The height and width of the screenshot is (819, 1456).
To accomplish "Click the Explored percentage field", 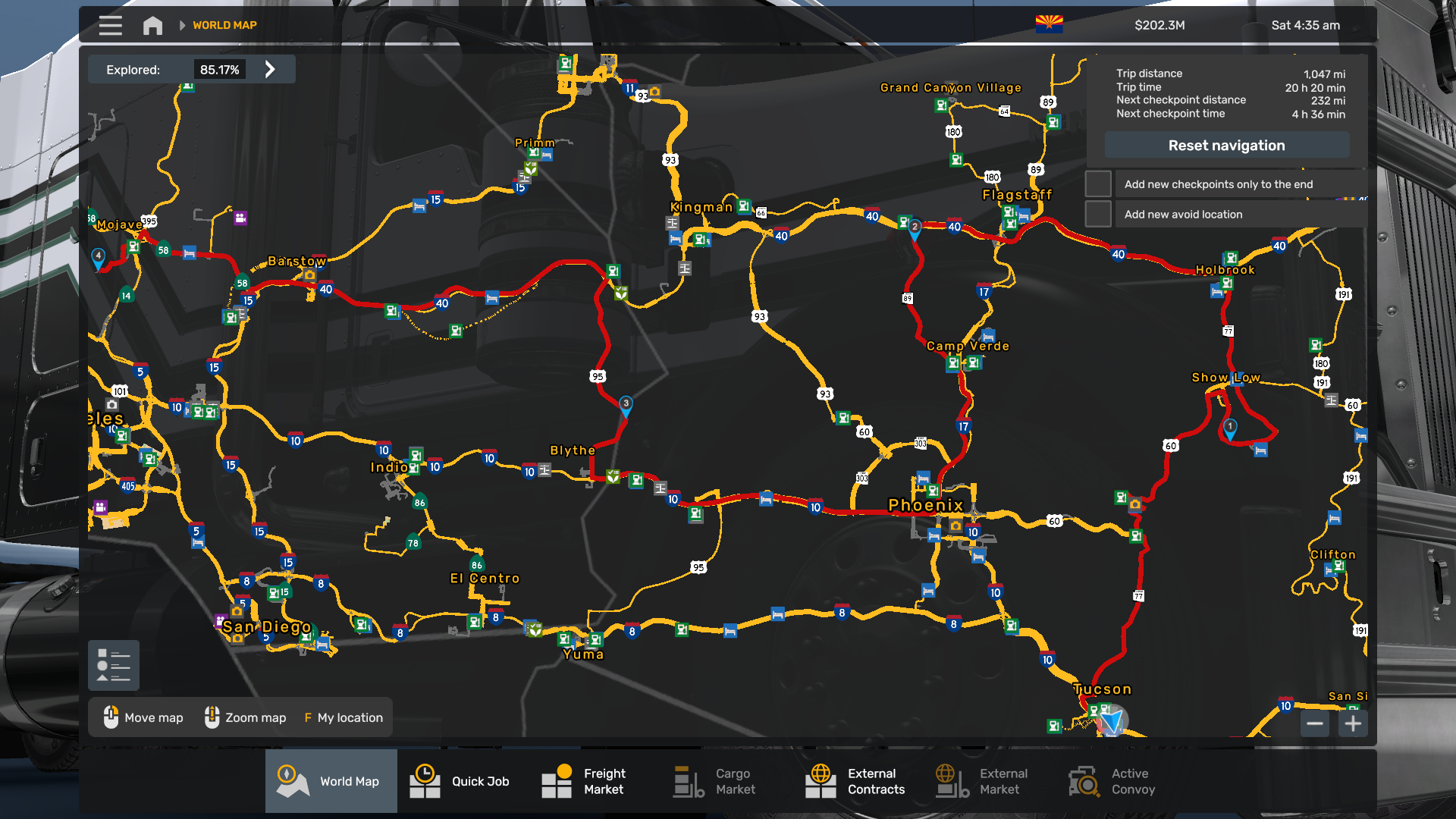I will (x=221, y=69).
